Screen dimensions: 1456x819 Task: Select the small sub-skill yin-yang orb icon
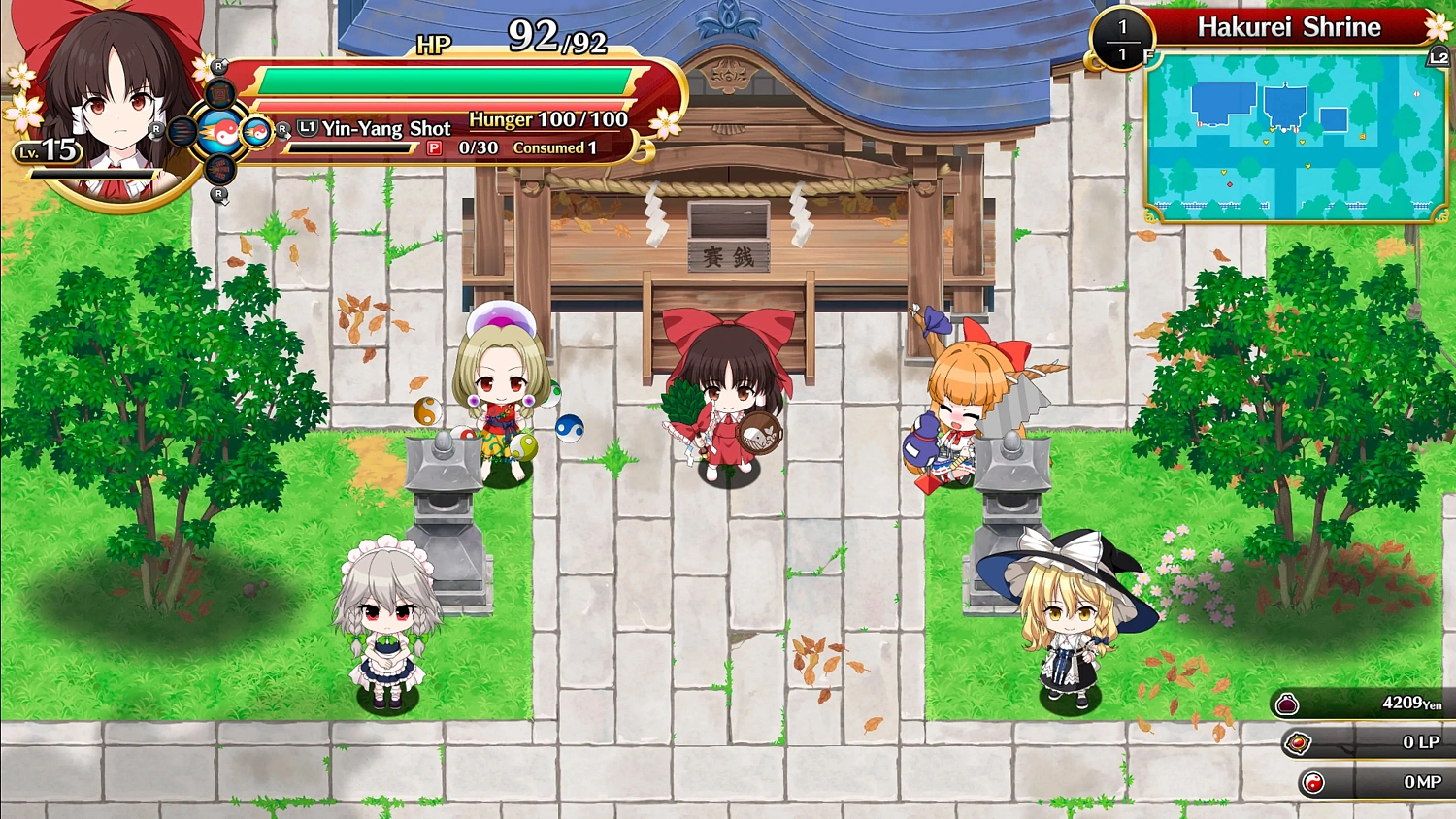(x=256, y=133)
